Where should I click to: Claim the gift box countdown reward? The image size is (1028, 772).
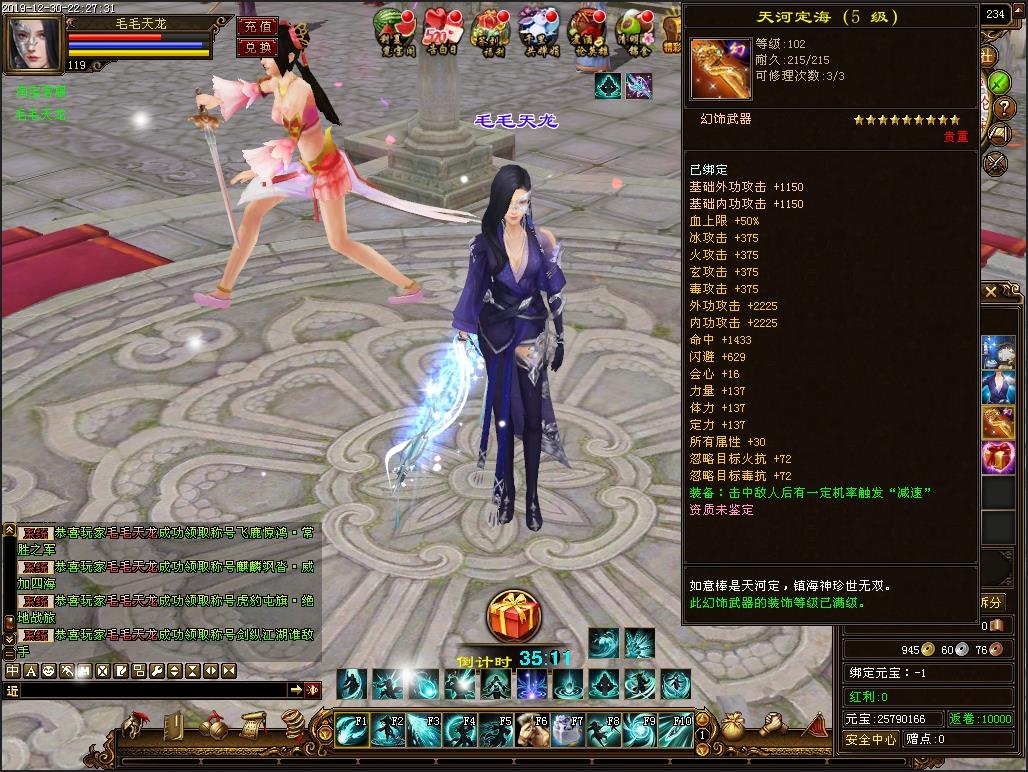[514, 617]
